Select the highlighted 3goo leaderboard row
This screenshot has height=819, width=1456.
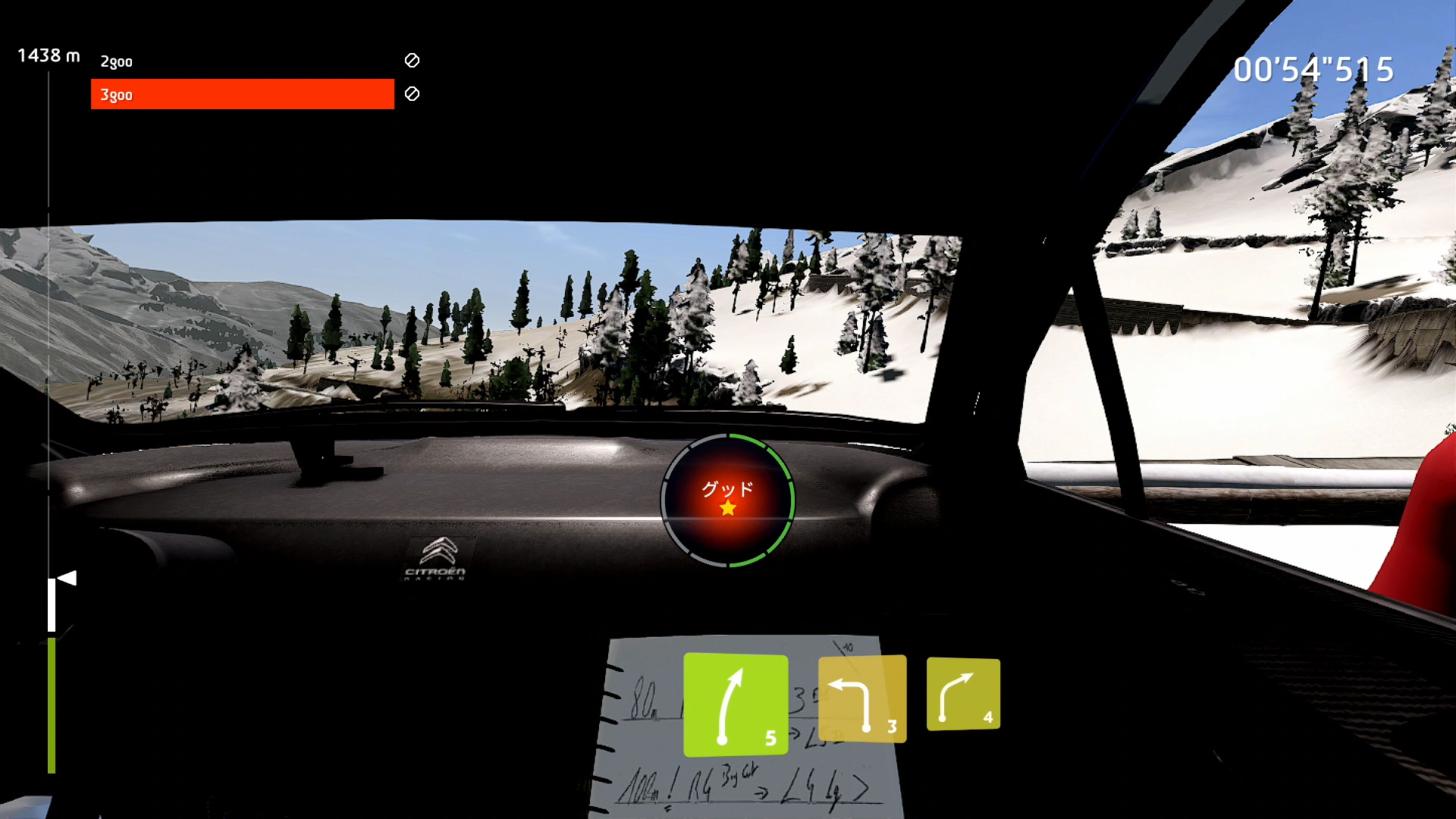tap(242, 94)
